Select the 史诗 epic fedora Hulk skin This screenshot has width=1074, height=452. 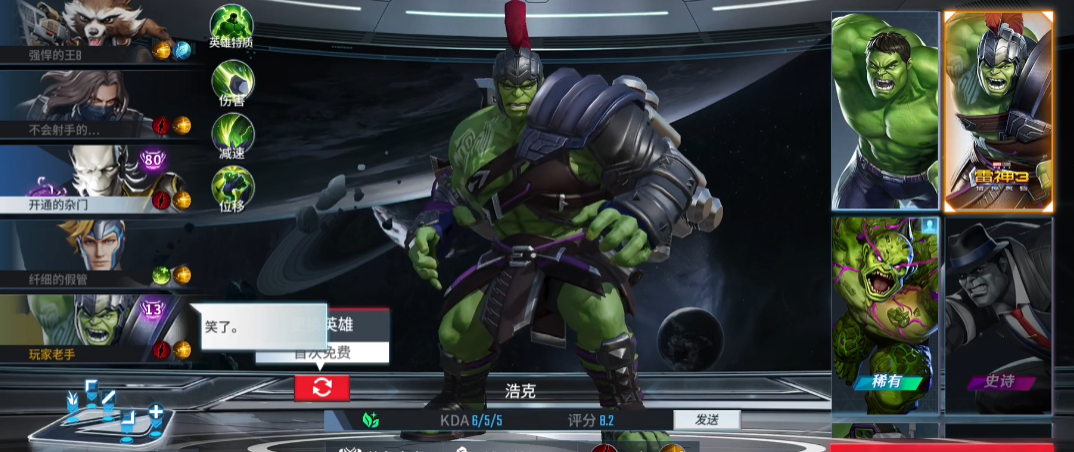[x=998, y=315]
